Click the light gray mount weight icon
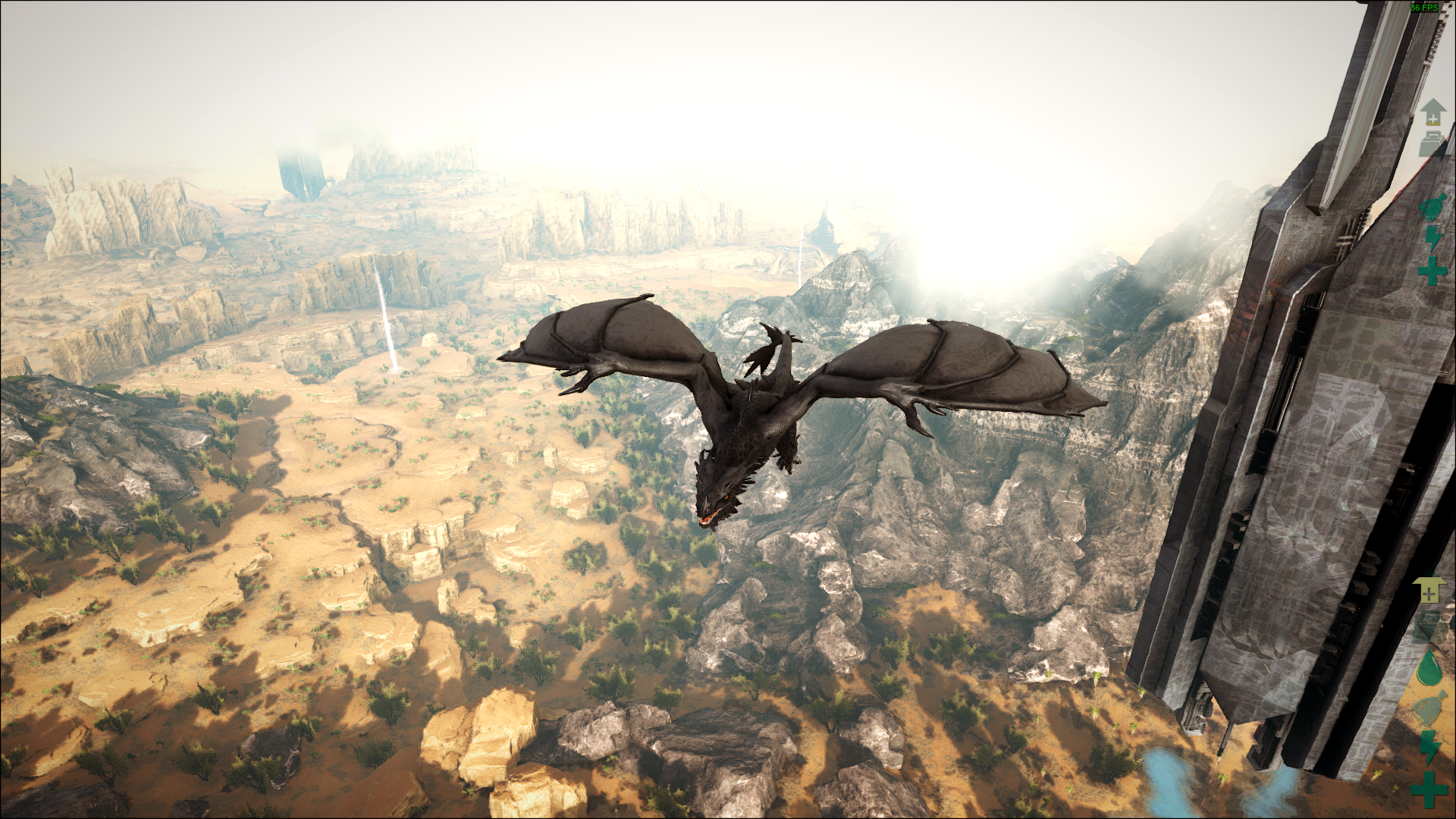The image size is (1456, 819). [1431, 143]
